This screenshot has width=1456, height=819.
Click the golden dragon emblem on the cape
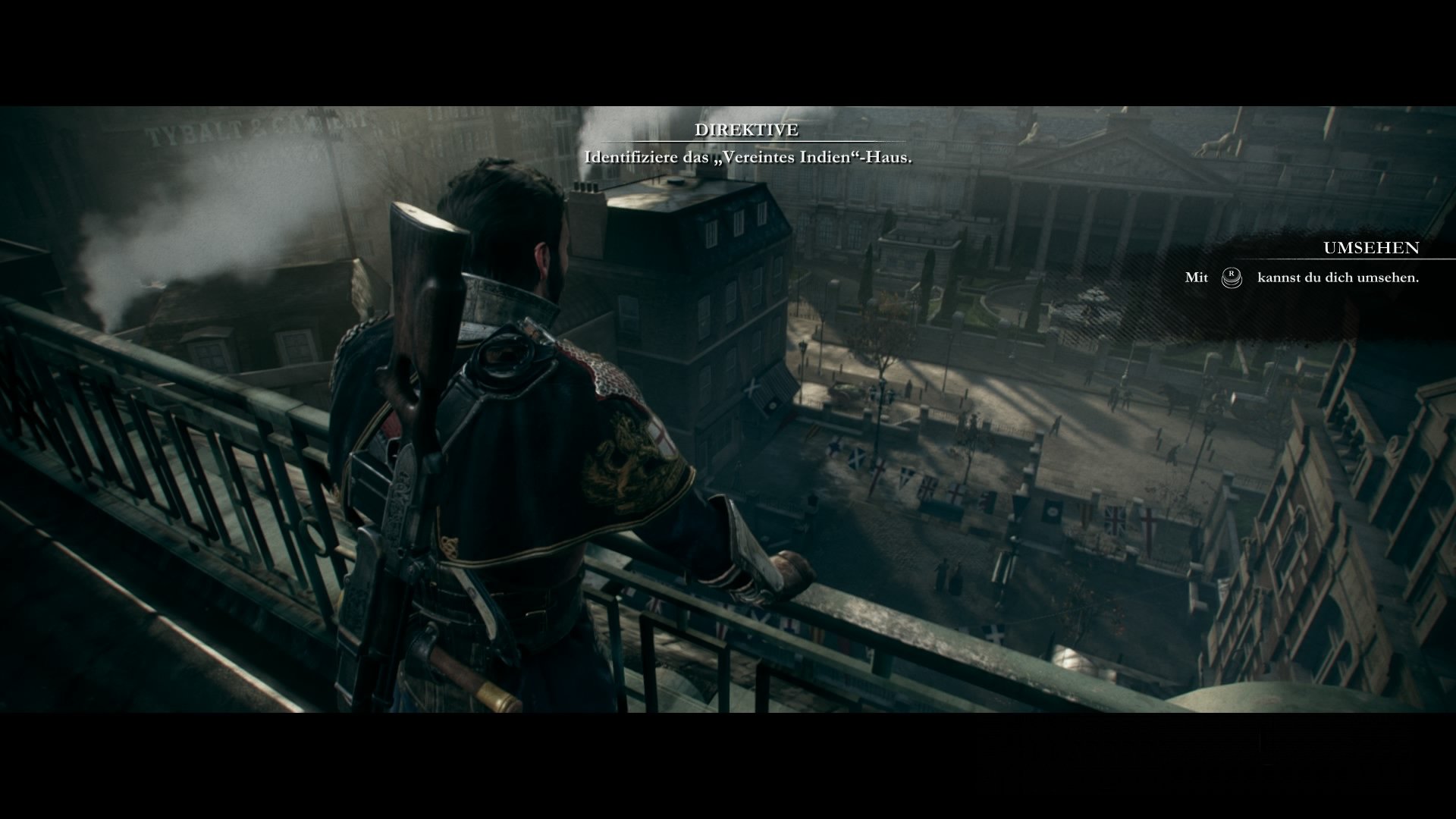623,455
